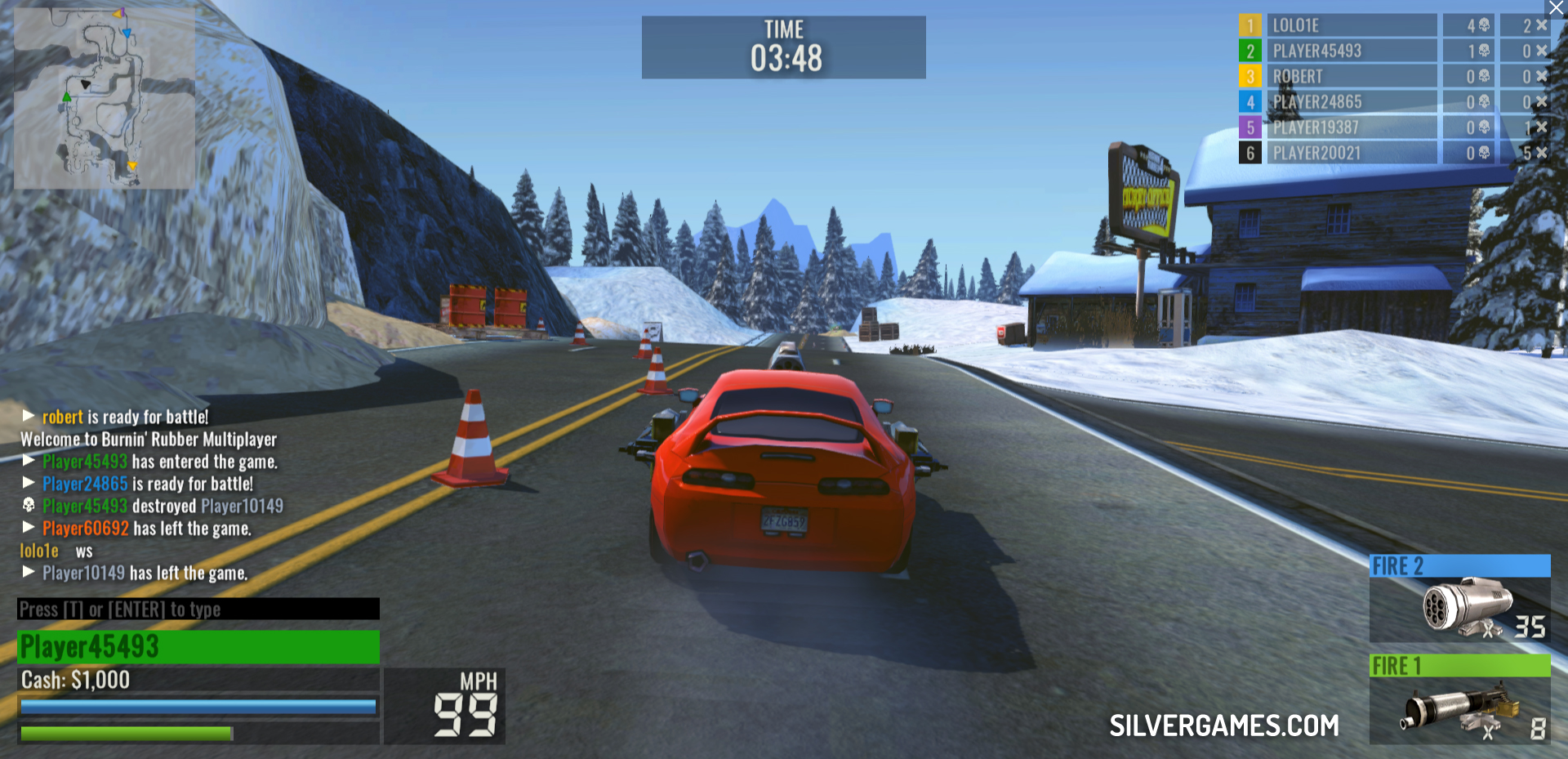Screen dimensions: 1568x759
Task: Click the track minimap
Action: point(105,98)
